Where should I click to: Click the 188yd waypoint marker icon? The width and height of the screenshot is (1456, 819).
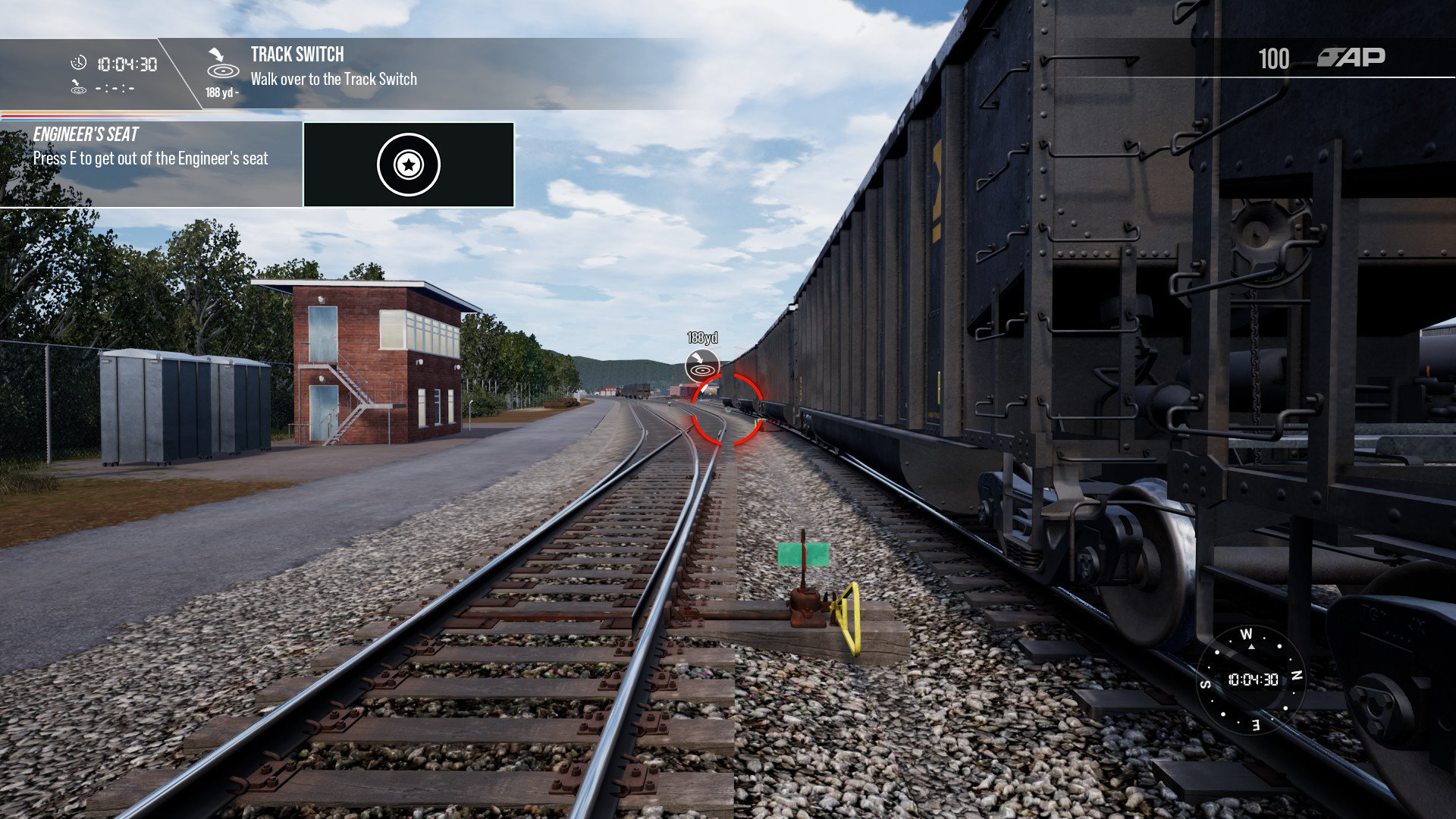point(701,366)
